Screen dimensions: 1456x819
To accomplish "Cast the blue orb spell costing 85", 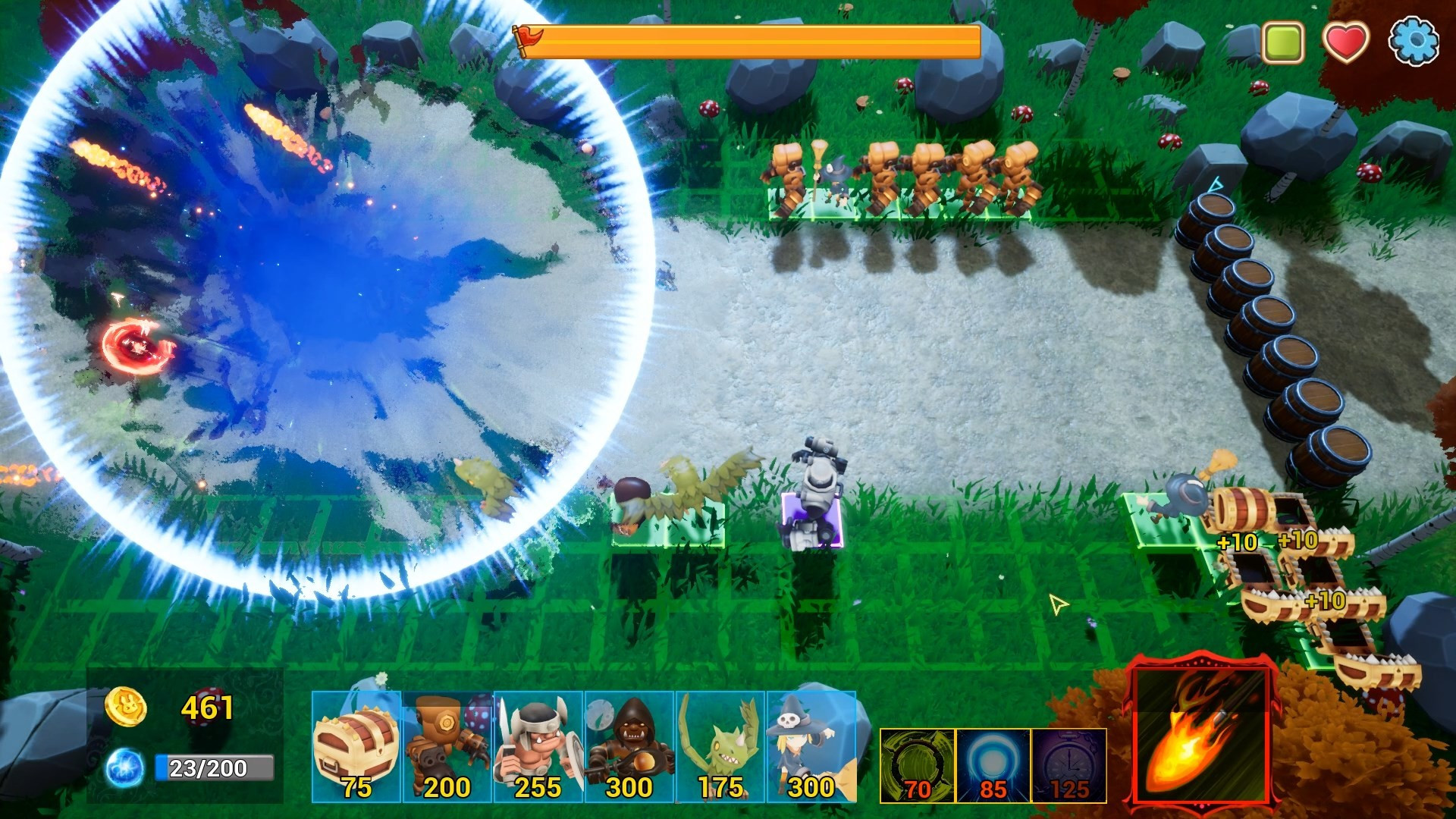I will pos(993,765).
